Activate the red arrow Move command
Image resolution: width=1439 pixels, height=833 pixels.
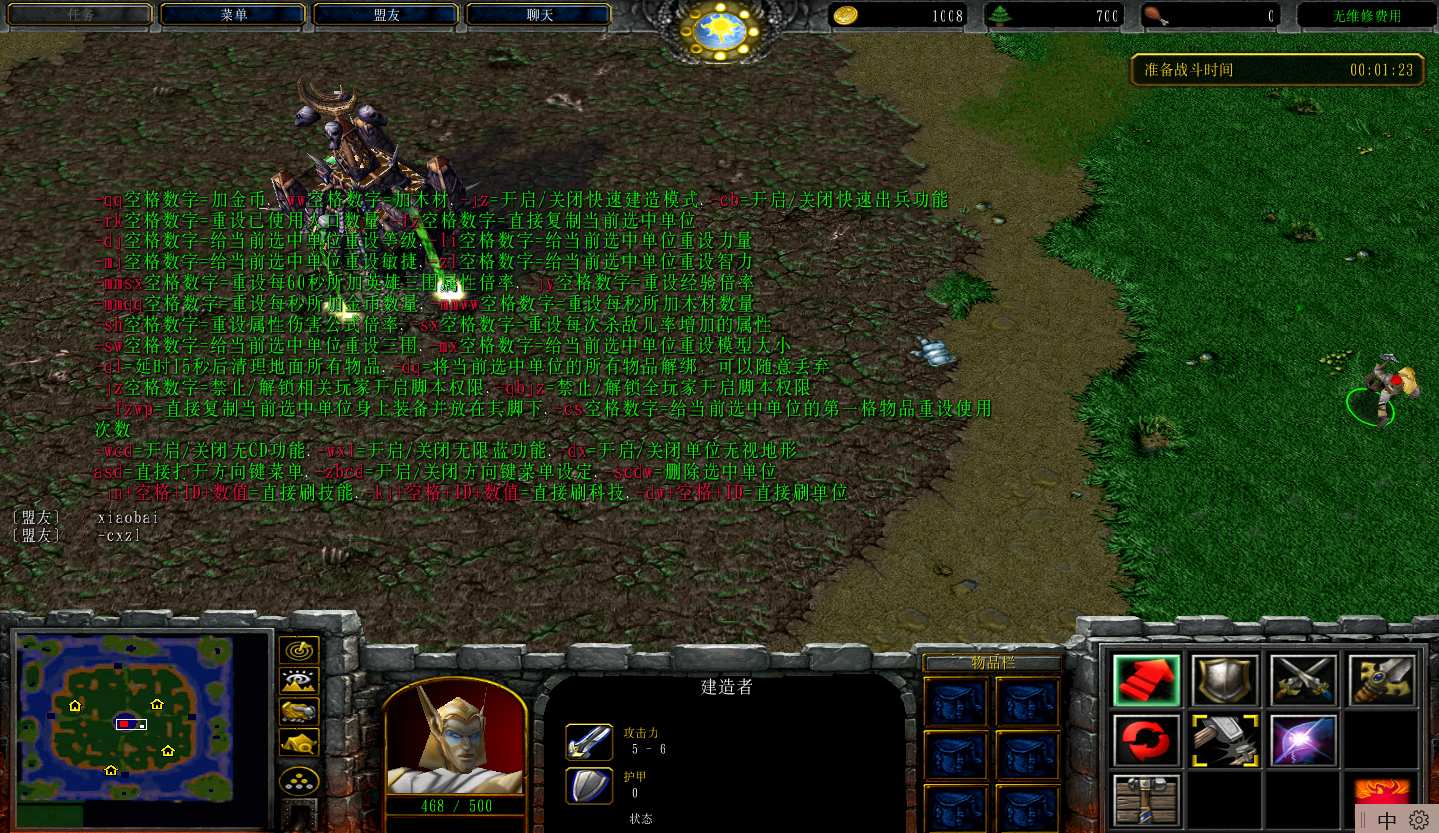pyautogui.click(x=1146, y=681)
